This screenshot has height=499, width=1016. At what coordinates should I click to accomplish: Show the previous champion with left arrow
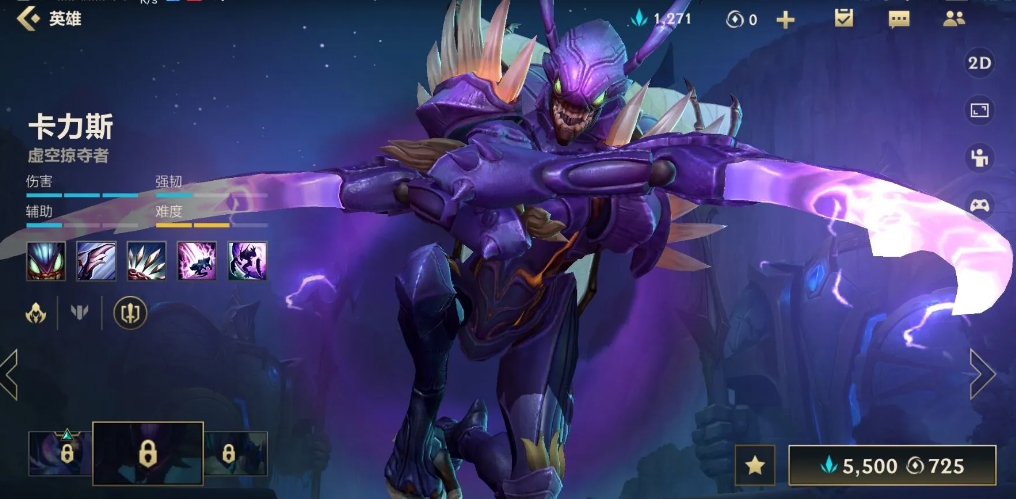10,374
